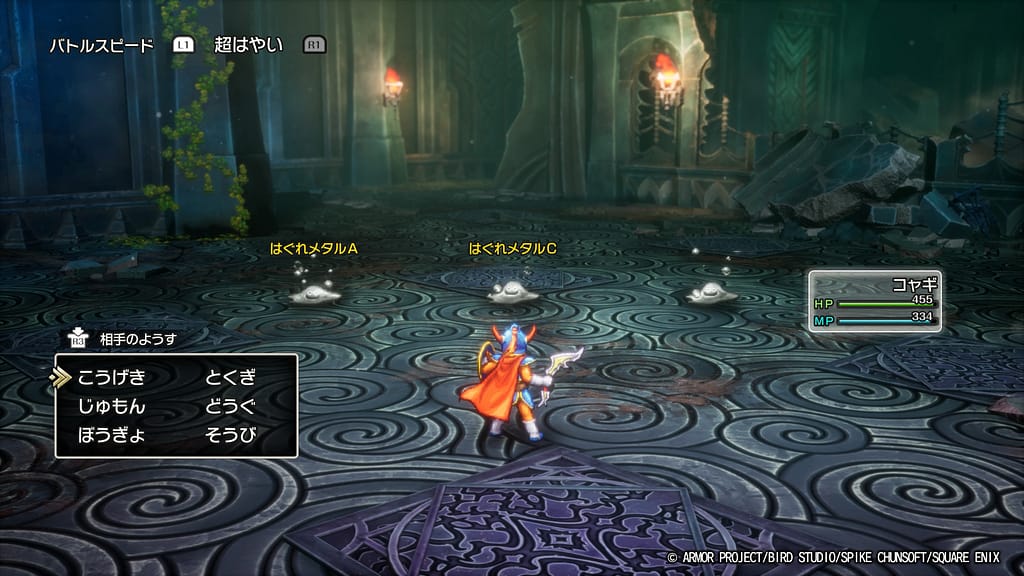
Task: Target the enemy label はぐれメタルC
Action: coord(512,248)
